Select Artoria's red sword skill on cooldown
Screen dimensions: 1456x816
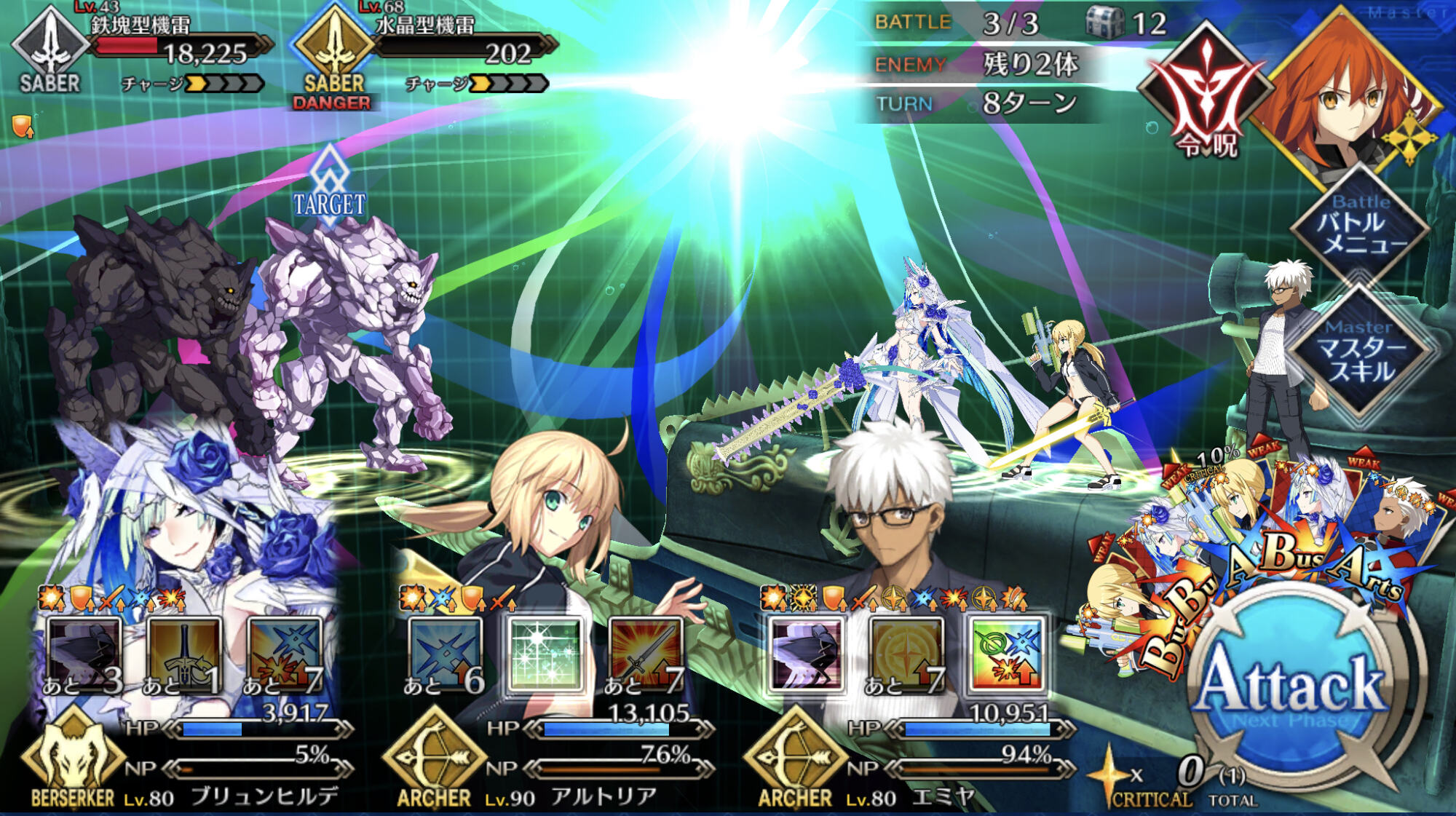(645, 654)
